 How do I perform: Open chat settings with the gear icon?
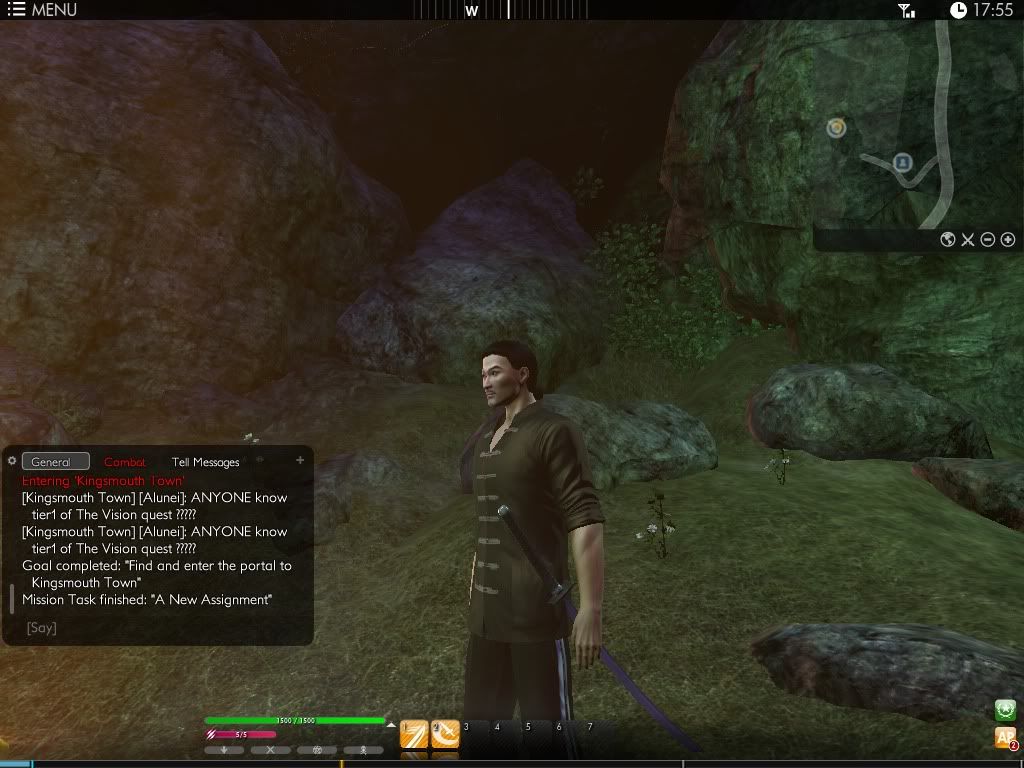coord(12,461)
